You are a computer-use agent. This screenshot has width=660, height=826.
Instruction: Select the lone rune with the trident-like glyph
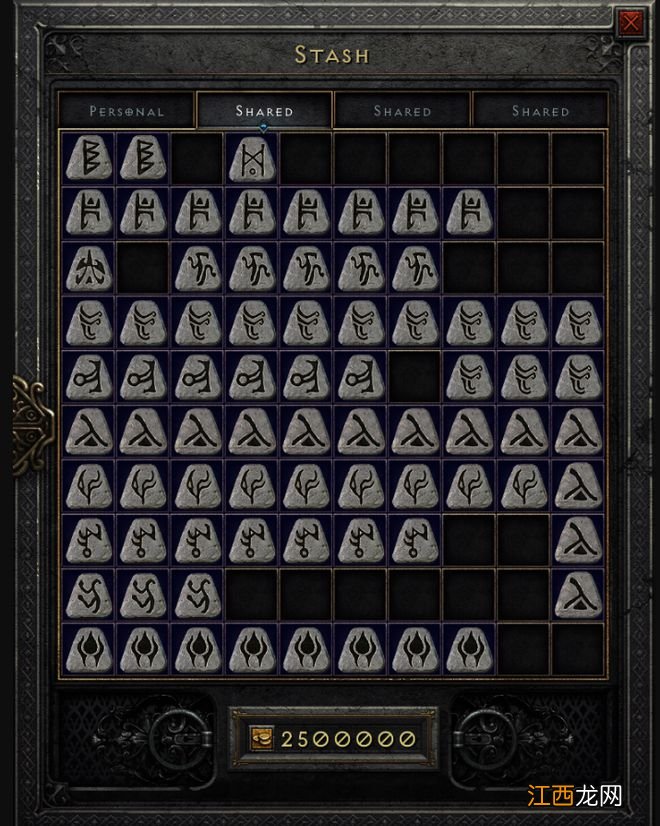pyautogui.click(x=89, y=268)
